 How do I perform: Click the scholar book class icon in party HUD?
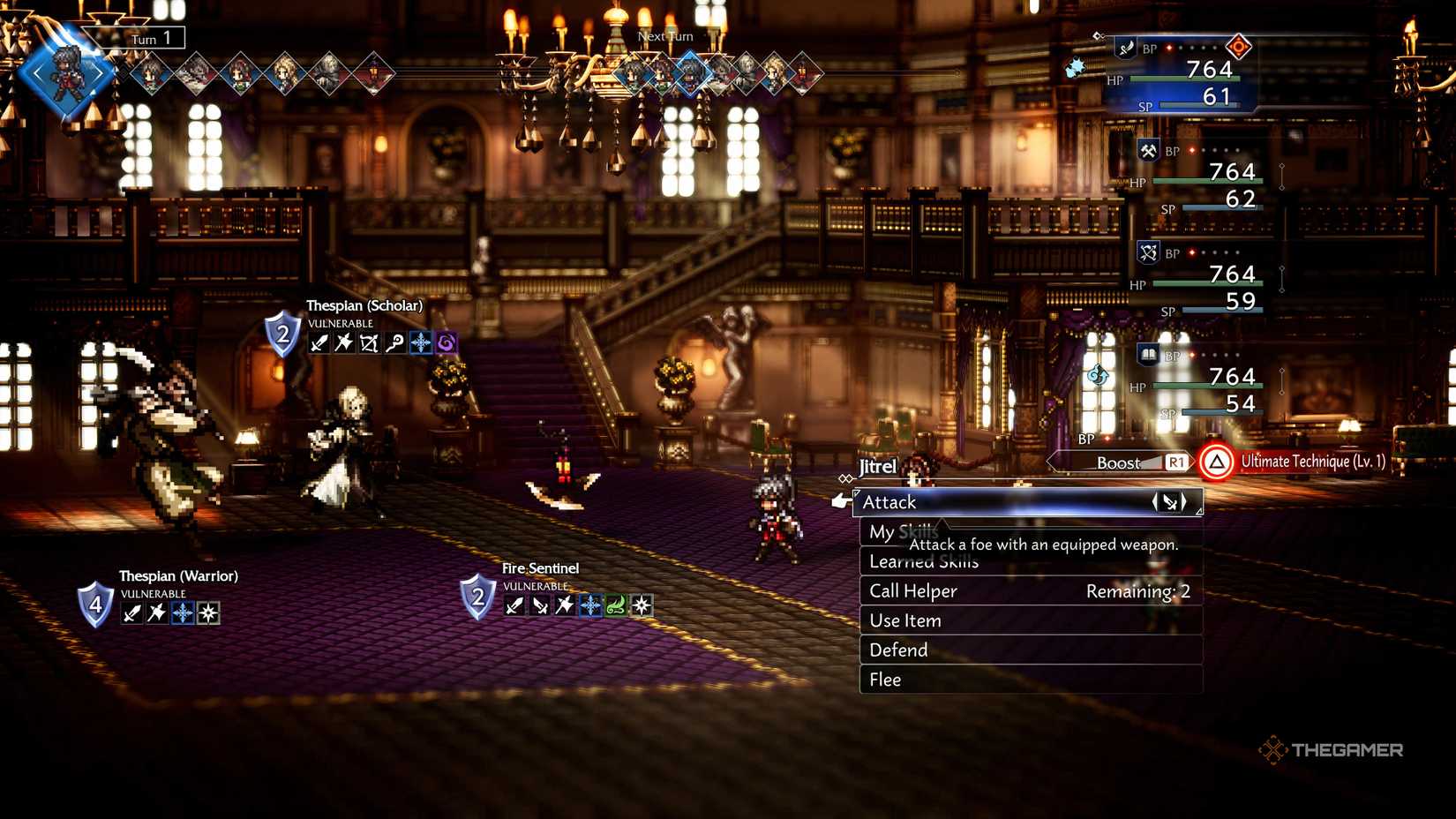tap(1147, 354)
